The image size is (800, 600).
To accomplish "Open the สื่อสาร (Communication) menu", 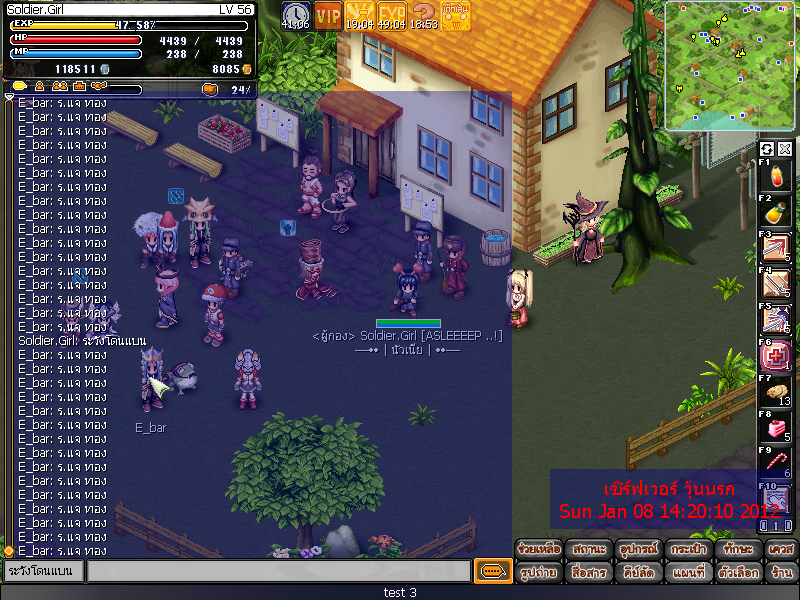I will pyautogui.click(x=588, y=573).
